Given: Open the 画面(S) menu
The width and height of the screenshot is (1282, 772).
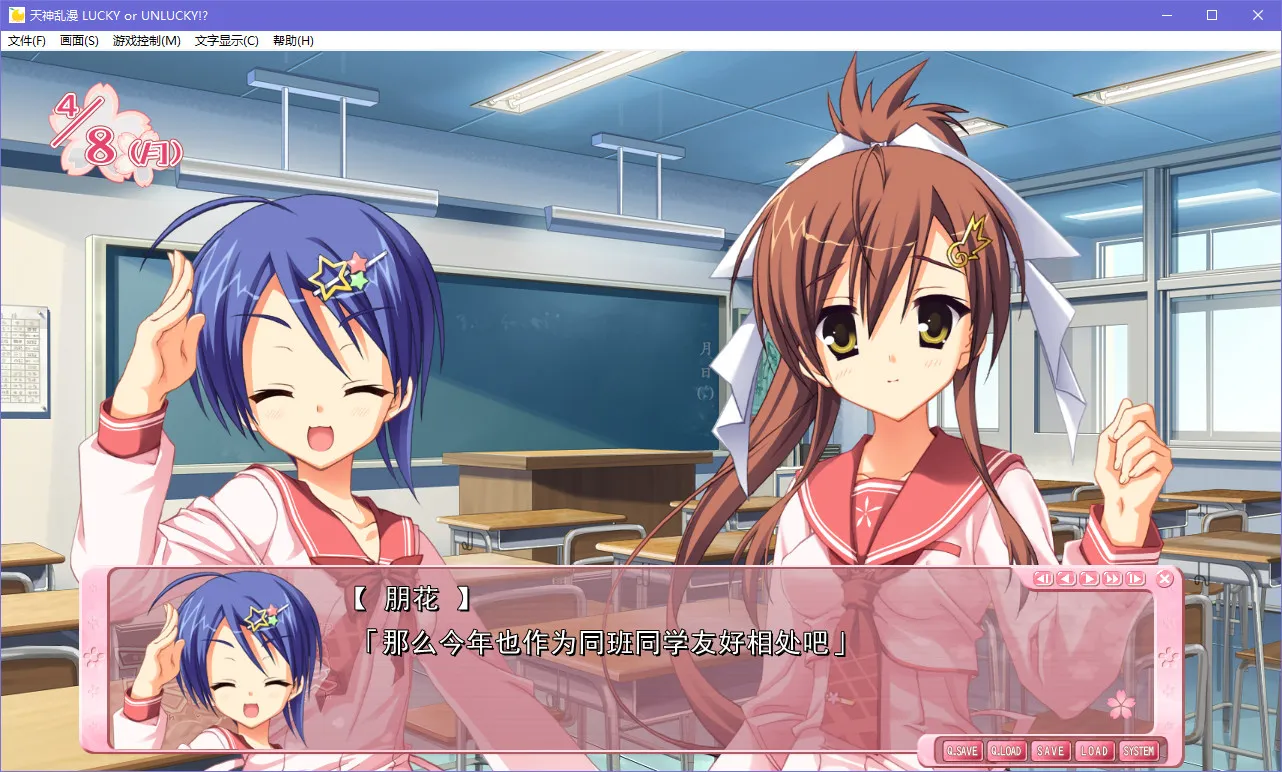Looking at the screenshot, I should (79, 41).
